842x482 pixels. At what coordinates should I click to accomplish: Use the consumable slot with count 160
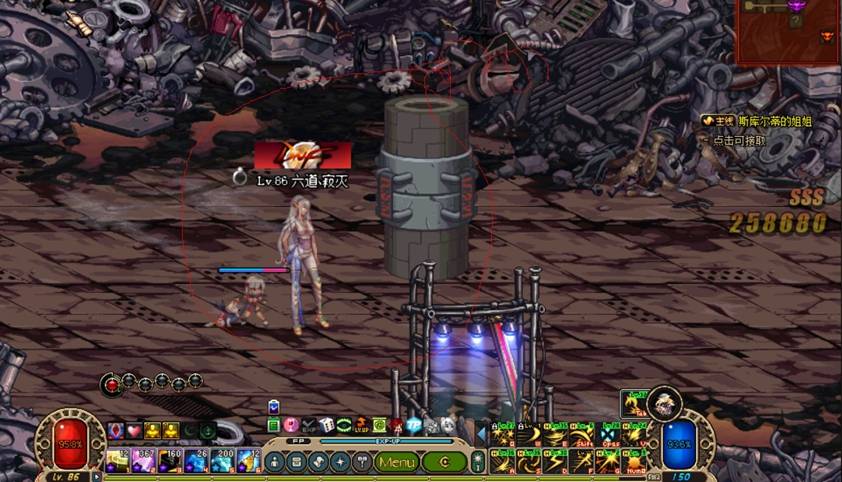[x=169, y=461]
